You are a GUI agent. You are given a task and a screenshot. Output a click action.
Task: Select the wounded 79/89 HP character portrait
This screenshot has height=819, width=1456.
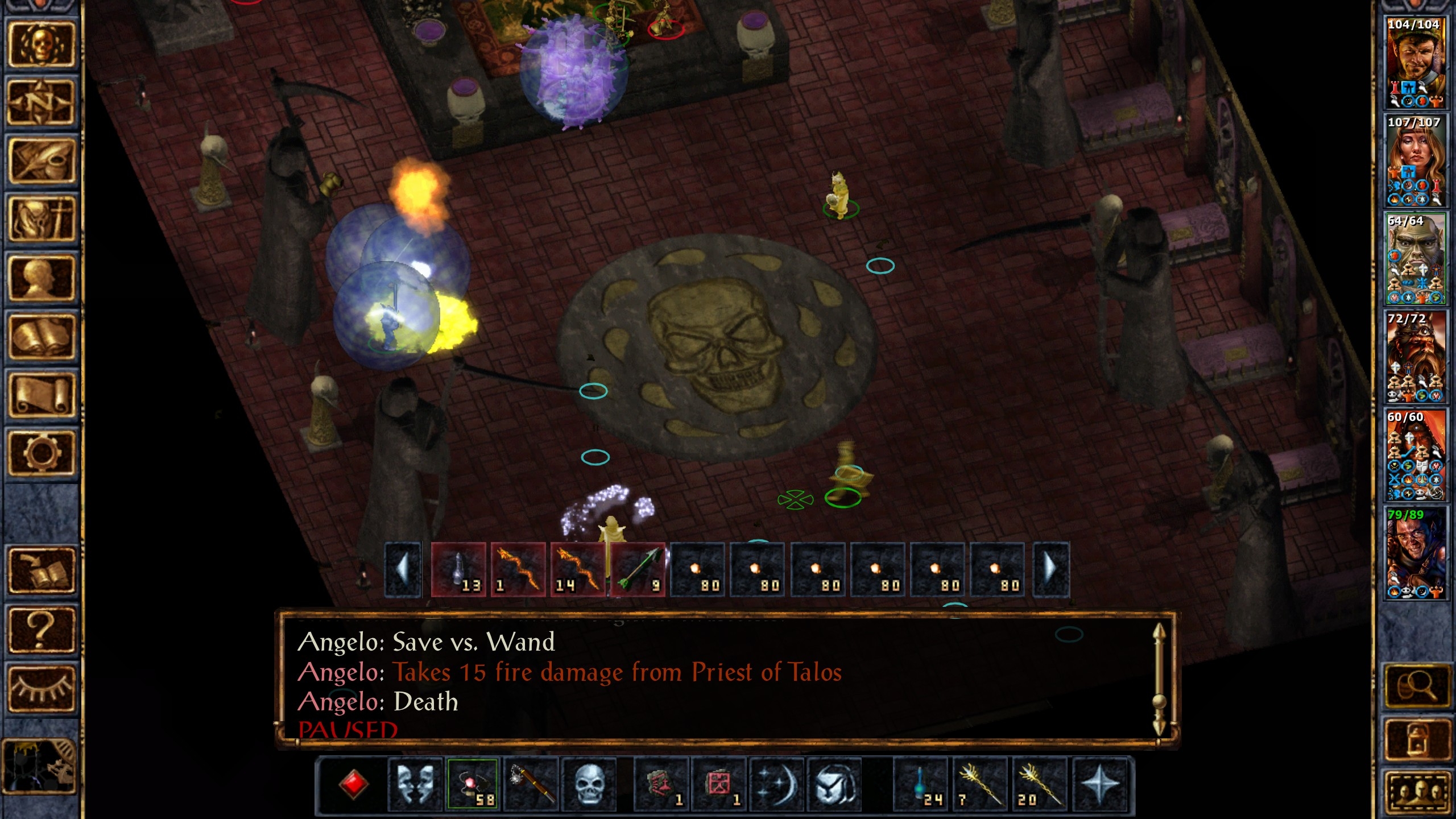pyautogui.click(x=1414, y=553)
